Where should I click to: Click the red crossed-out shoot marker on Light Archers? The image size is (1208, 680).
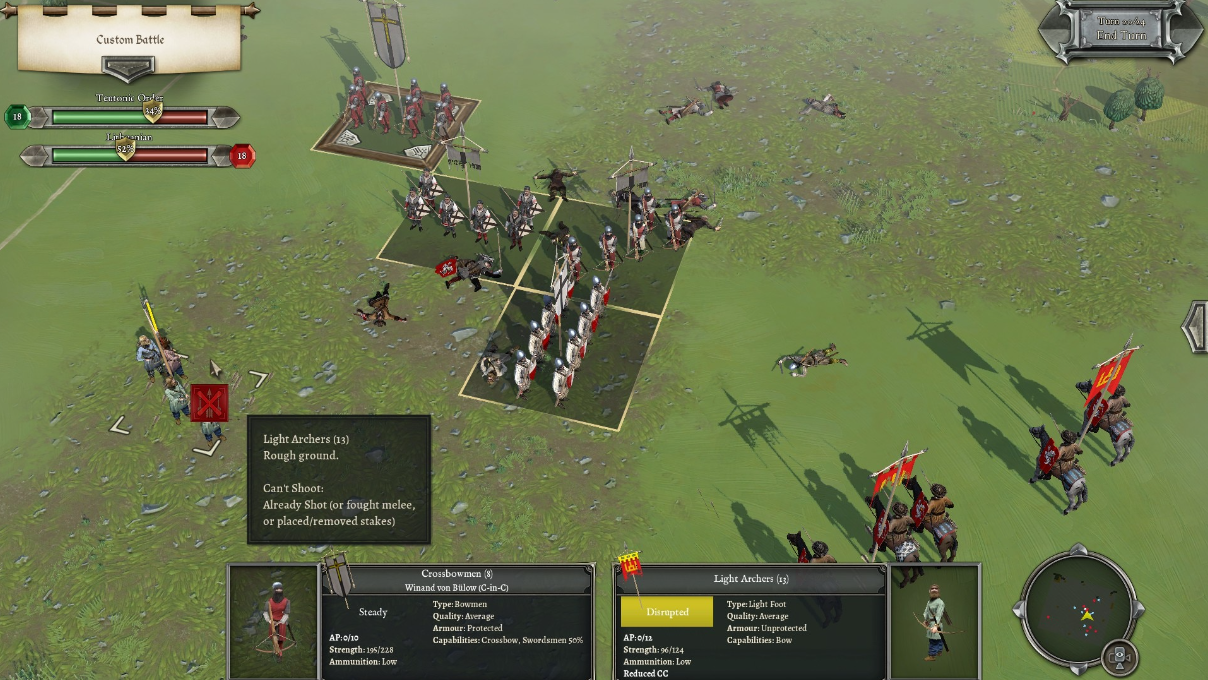[x=209, y=403]
